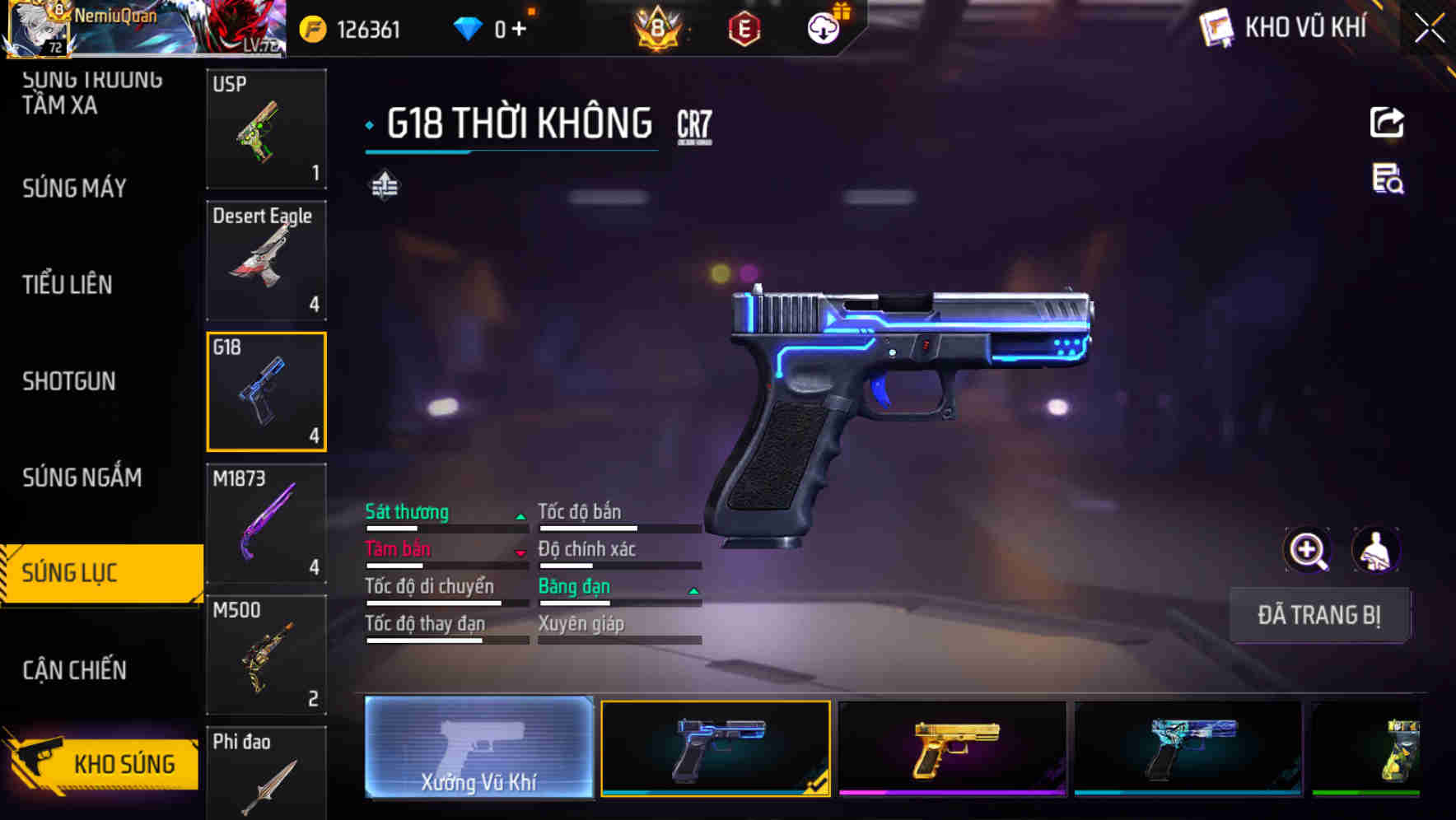Click the blue diamond currency icon
Screen dimensions: 1456x820
468,27
